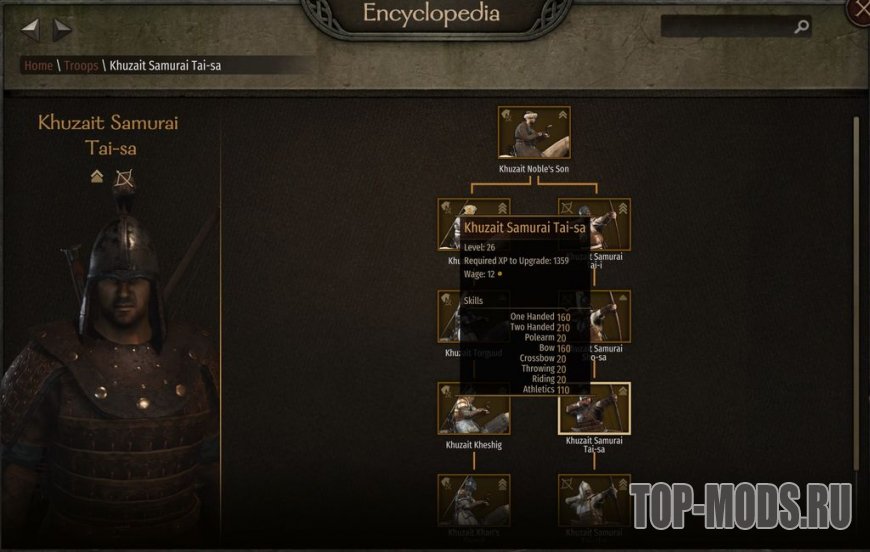Go back with the left arrow button

(x=31, y=29)
